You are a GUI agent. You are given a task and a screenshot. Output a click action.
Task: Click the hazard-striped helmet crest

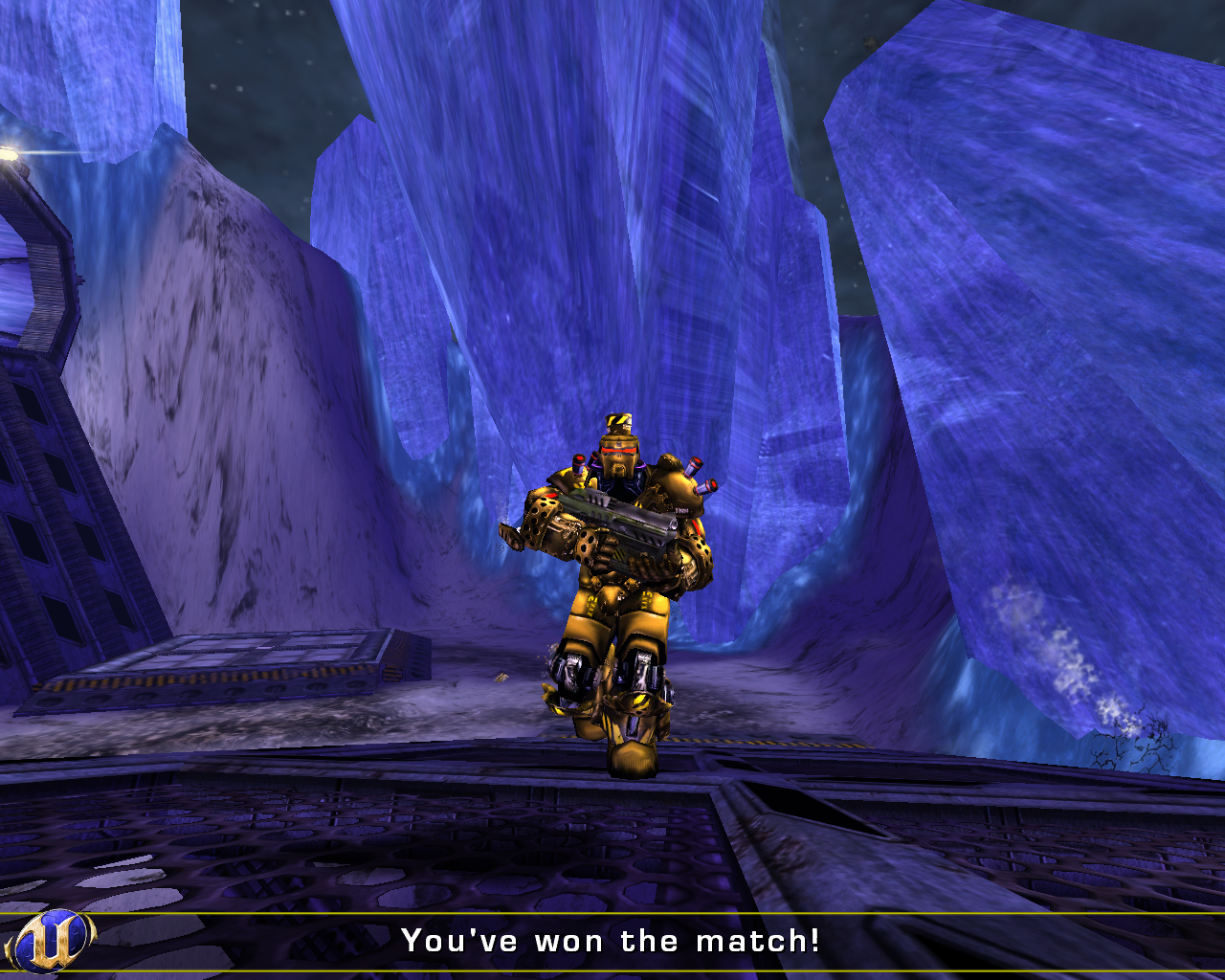coord(620,419)
